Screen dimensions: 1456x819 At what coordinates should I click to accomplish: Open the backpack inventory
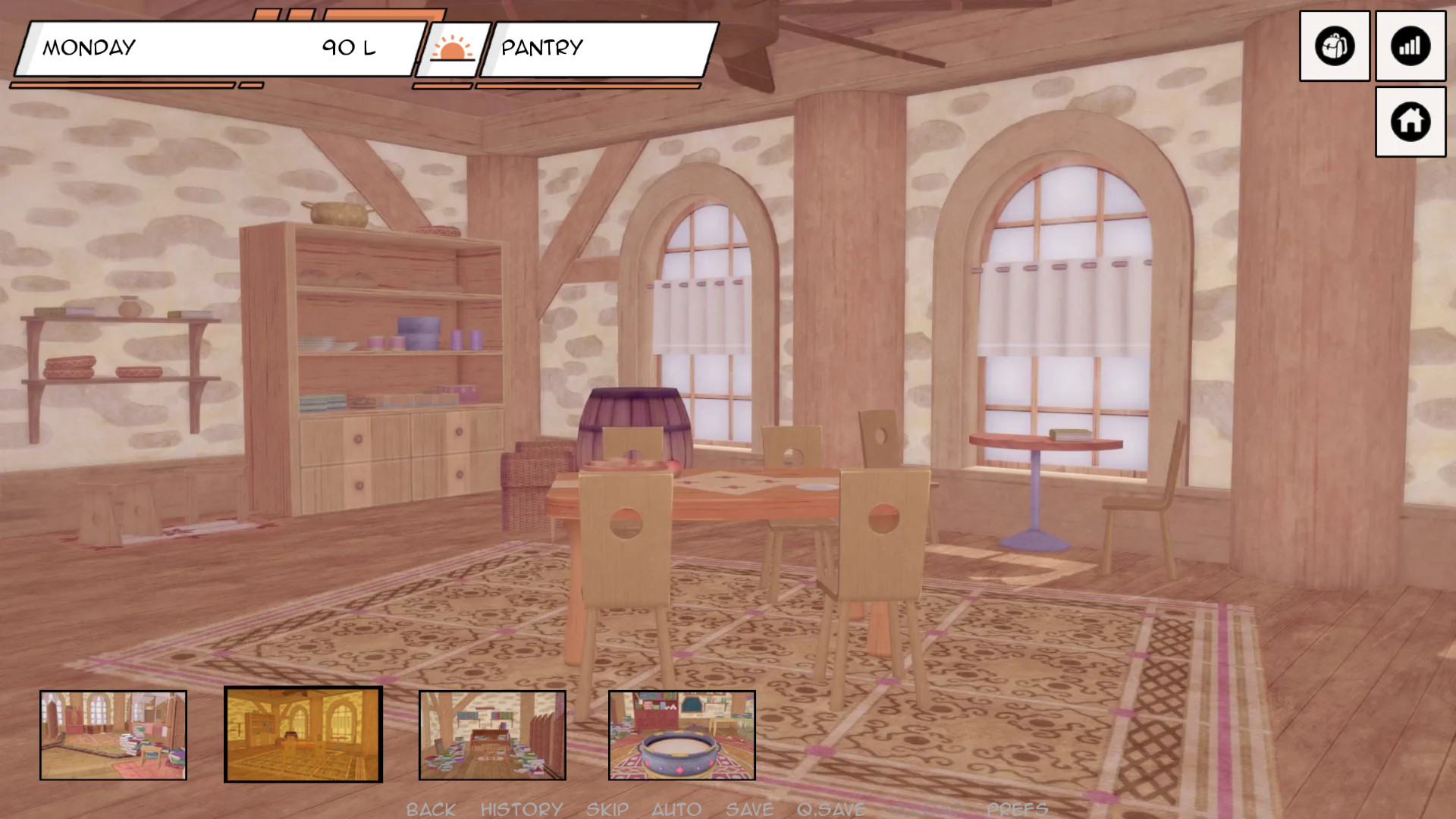click(1334, 46)
